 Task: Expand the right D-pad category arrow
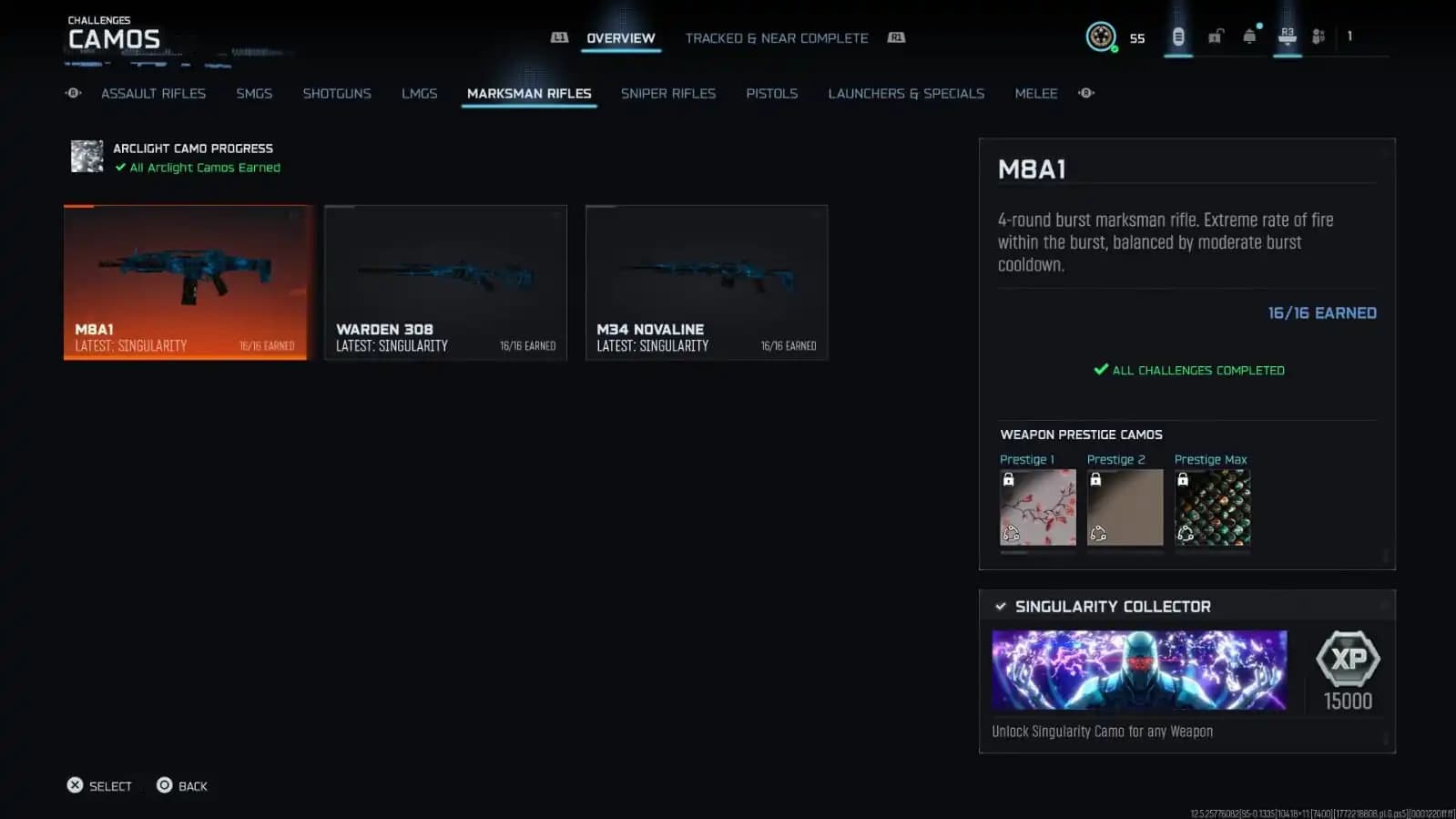click(1084, 93)
